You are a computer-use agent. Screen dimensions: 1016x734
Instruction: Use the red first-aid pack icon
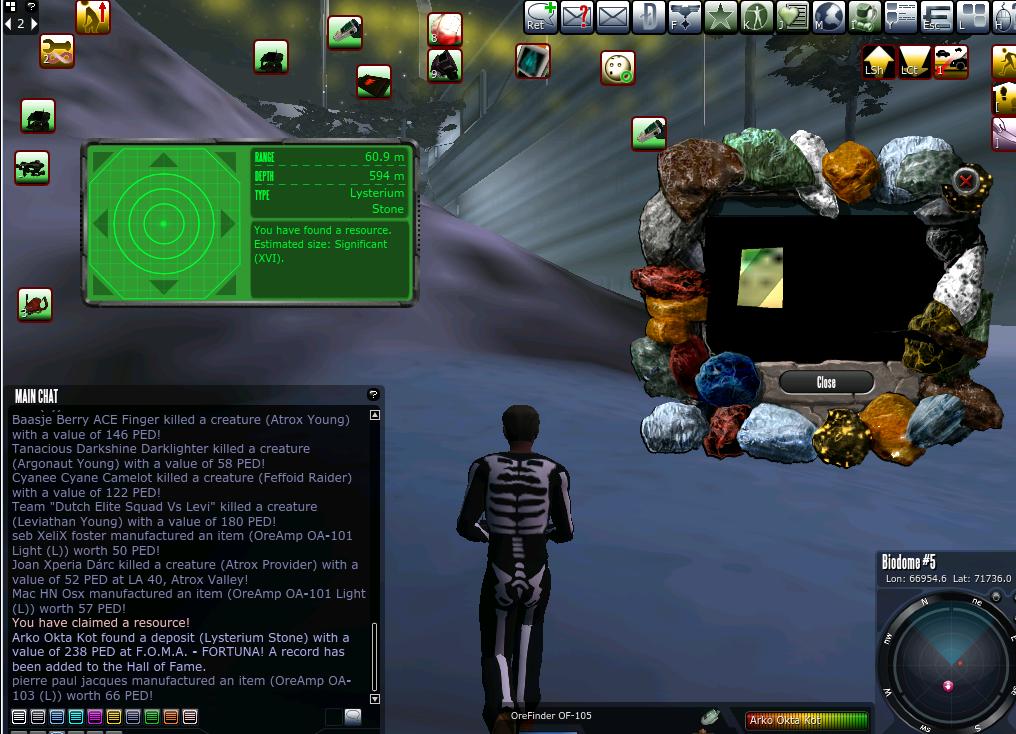(x=444, y=29)
